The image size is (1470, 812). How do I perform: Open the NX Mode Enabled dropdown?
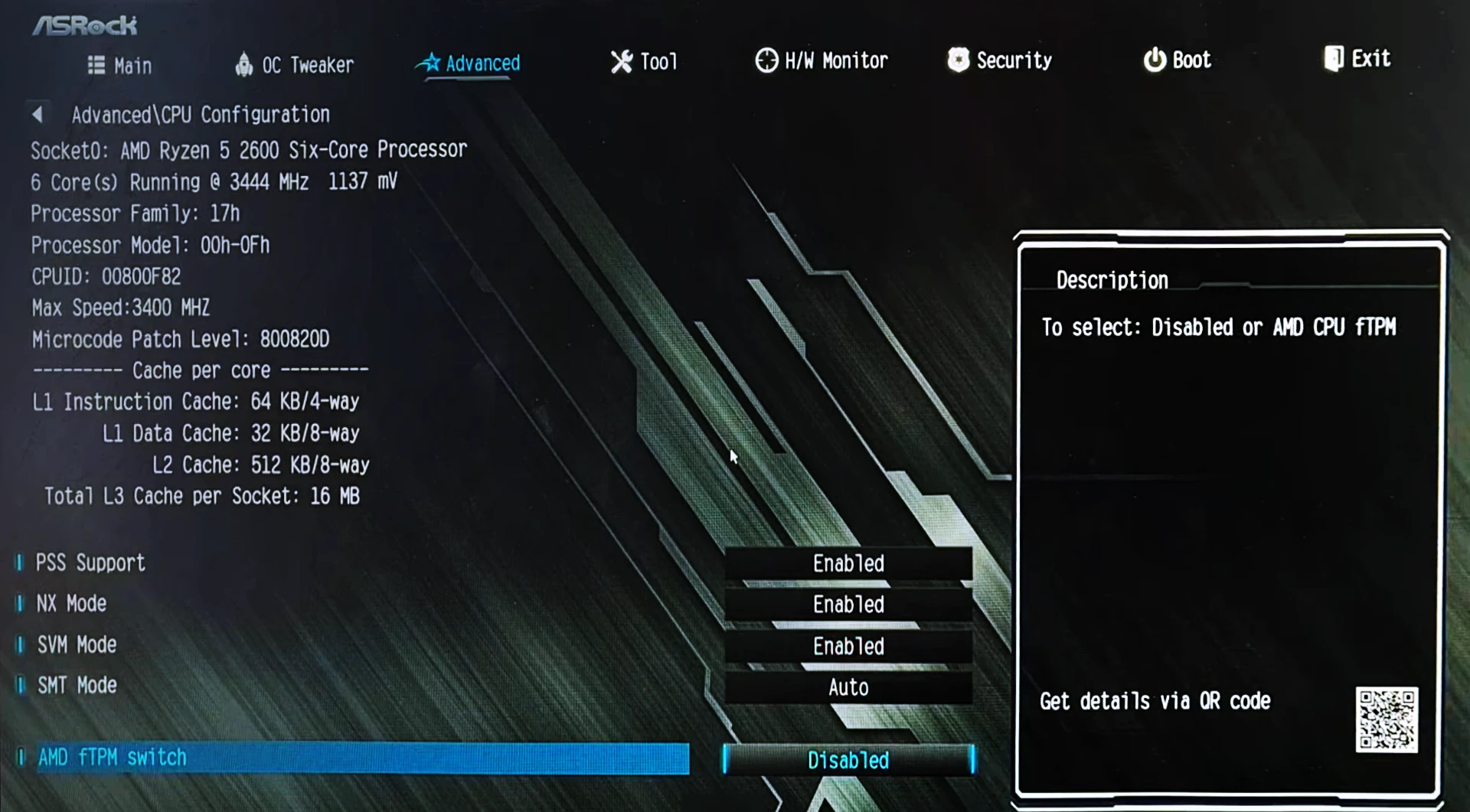pyautogui.click(x=848, y=605)
